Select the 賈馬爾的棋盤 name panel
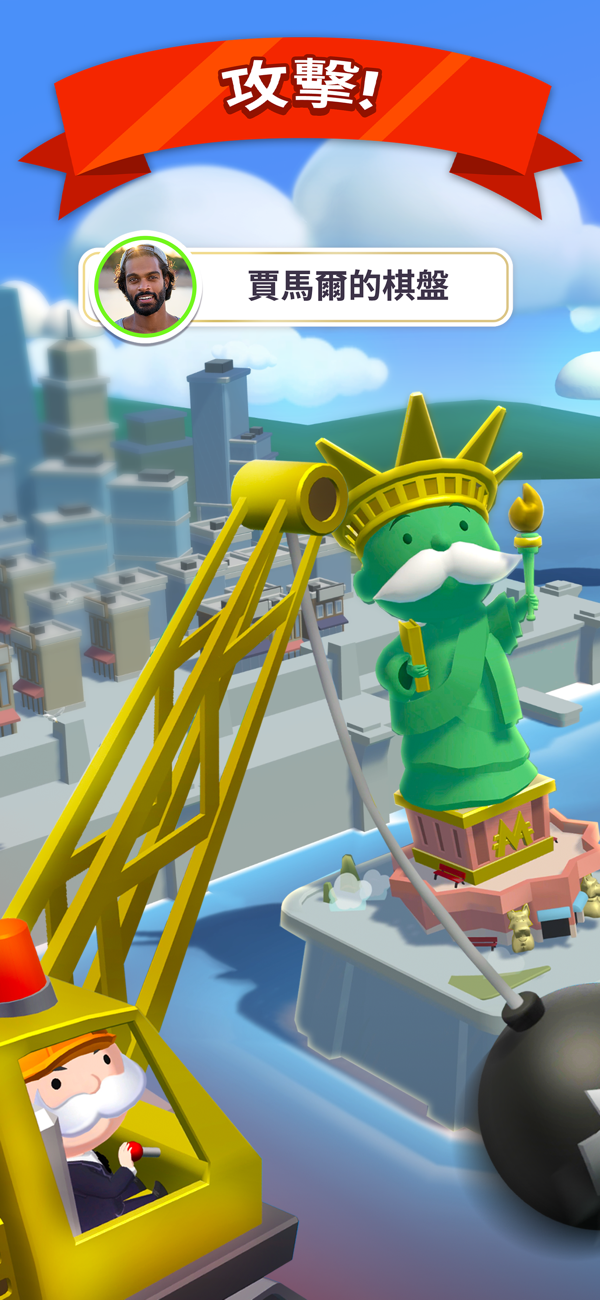The image size is (600, 1300). [348, 287]
